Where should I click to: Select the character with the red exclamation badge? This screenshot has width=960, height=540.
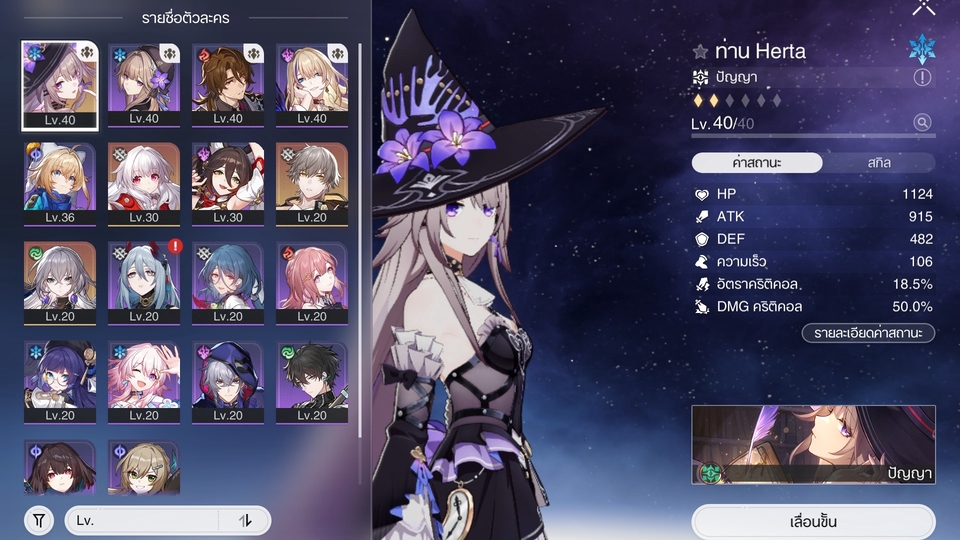pos(144,283)
